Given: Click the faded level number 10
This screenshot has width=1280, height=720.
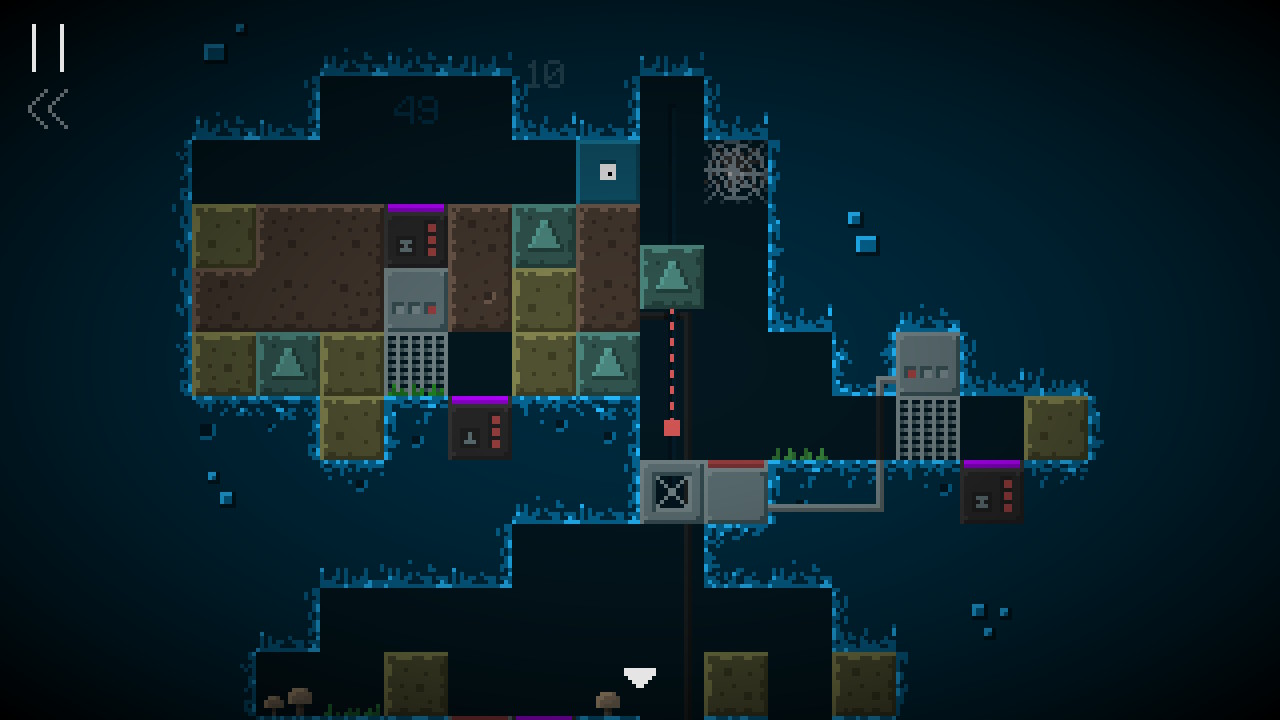Looking at the screenshot, I should click(x=545, y=73).
